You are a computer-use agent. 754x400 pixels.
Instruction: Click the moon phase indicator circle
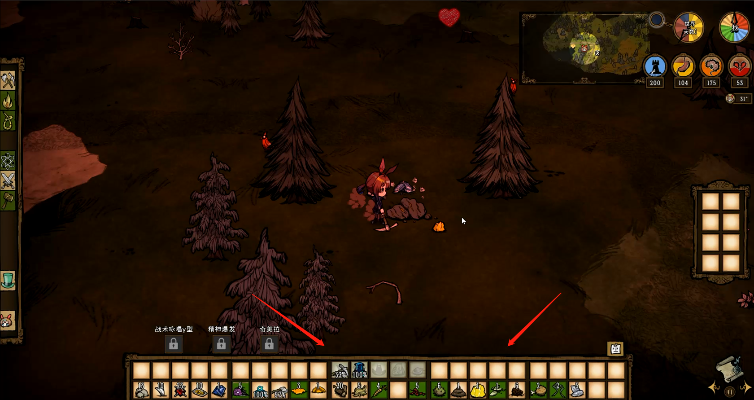pos(657,18)
